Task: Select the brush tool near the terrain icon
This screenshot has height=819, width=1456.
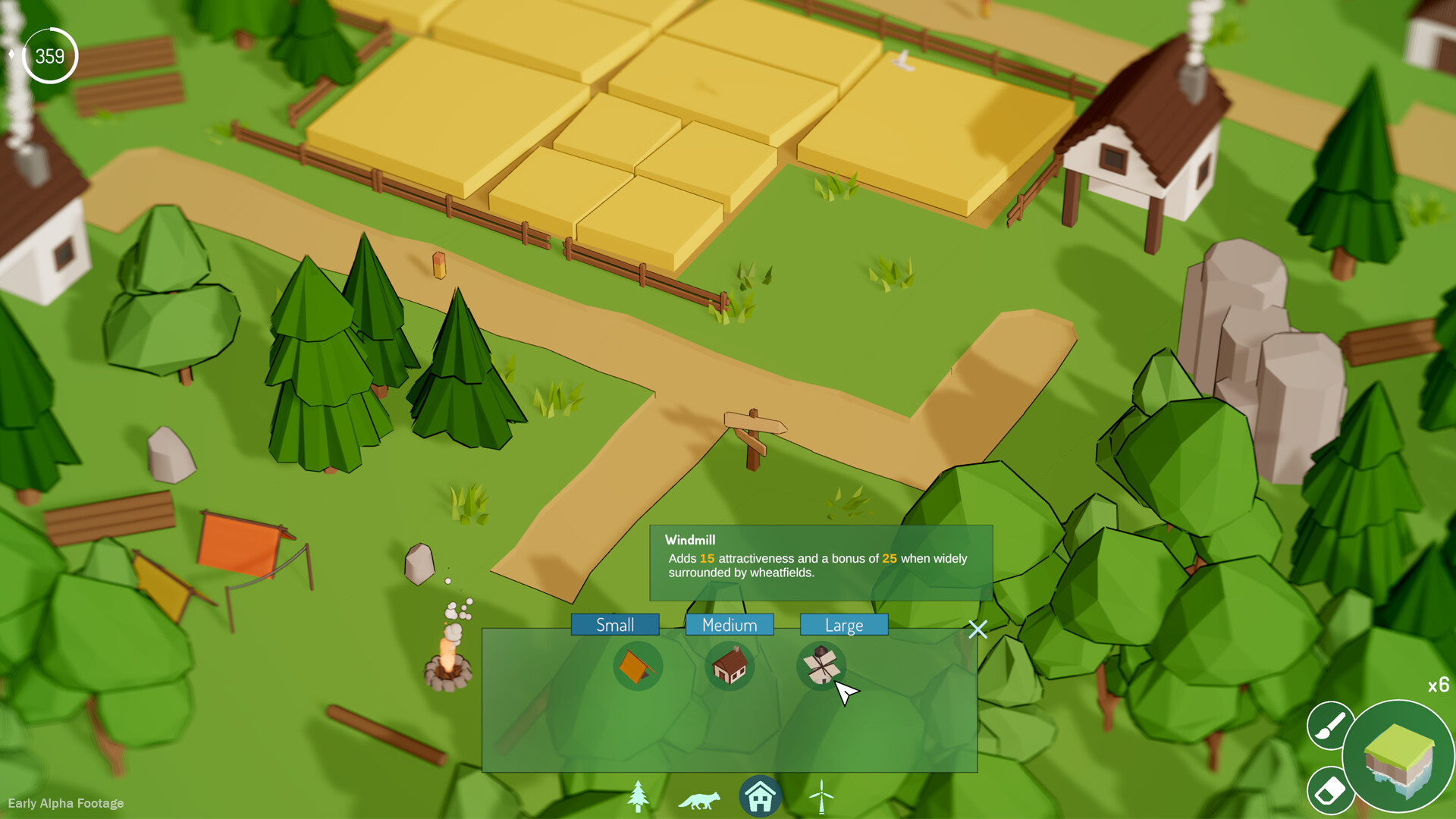Action: (x=1329, y=724)
